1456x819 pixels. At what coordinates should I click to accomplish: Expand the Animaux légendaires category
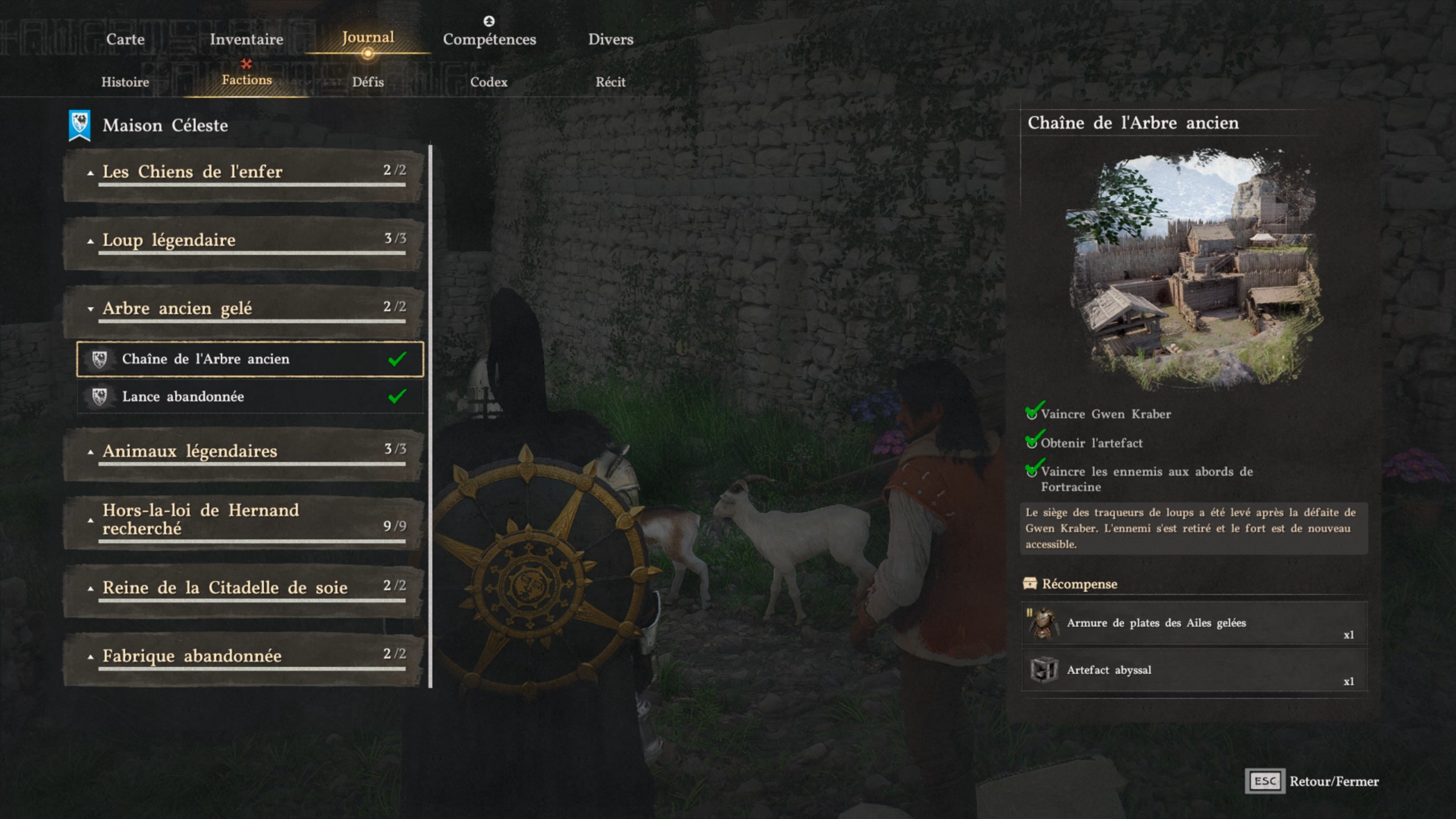(245, 452)
